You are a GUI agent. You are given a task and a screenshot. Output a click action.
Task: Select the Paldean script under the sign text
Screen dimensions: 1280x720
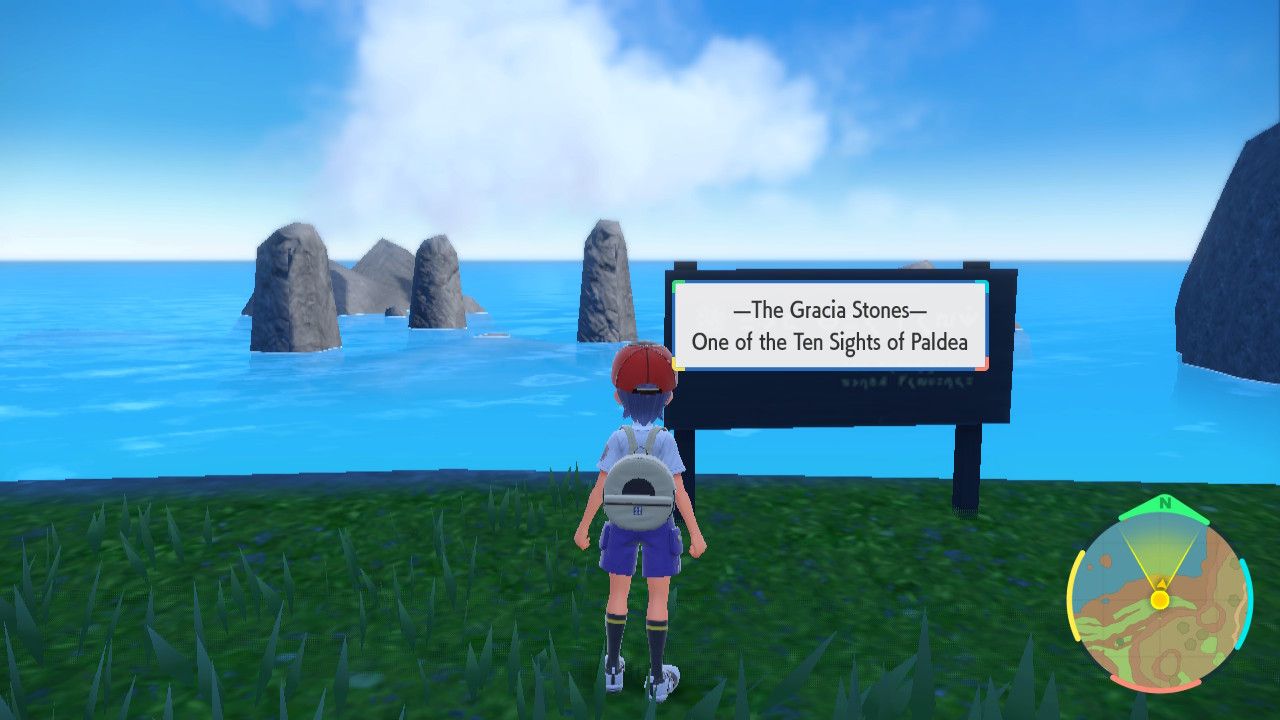pyautogui.click(x=908, y=381)
